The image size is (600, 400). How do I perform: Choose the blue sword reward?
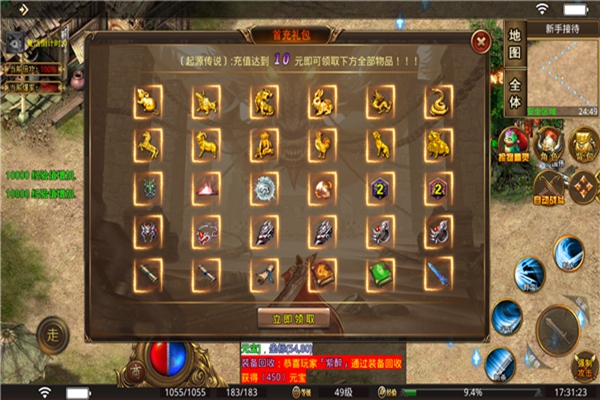tap(437, 272)
